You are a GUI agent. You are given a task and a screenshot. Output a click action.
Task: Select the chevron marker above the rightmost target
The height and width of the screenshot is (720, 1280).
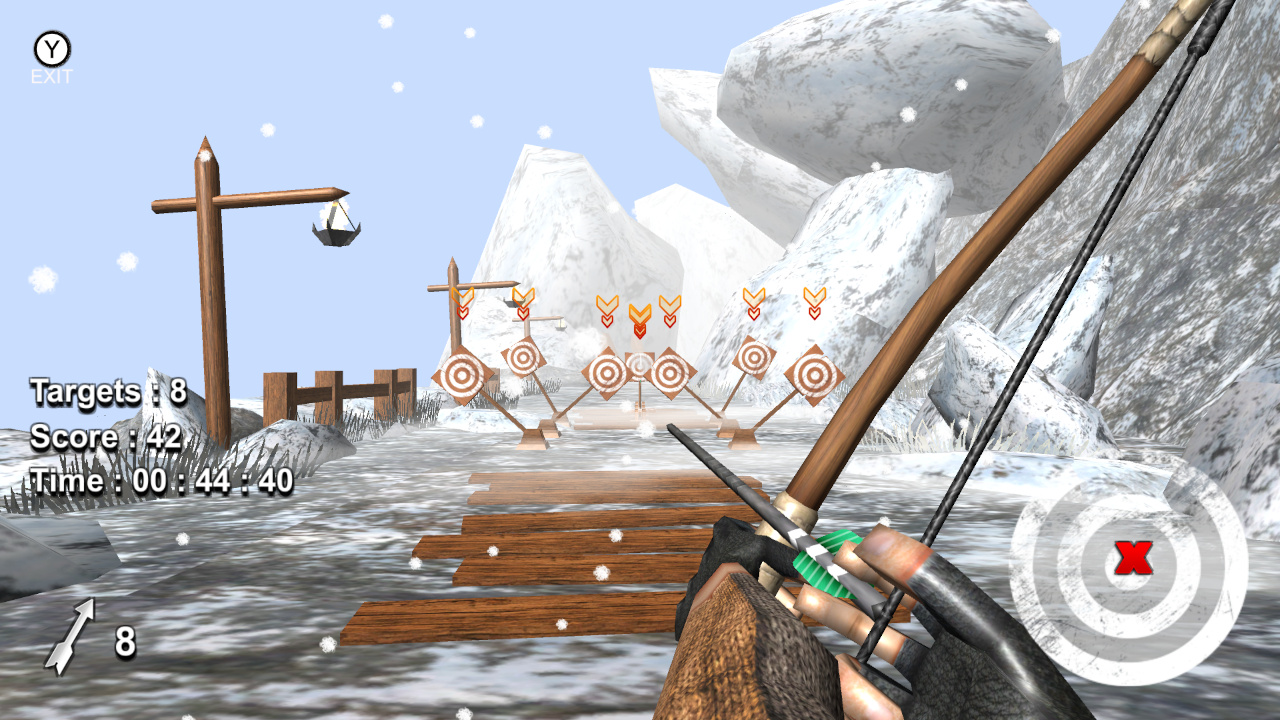(x=815, y=300)
